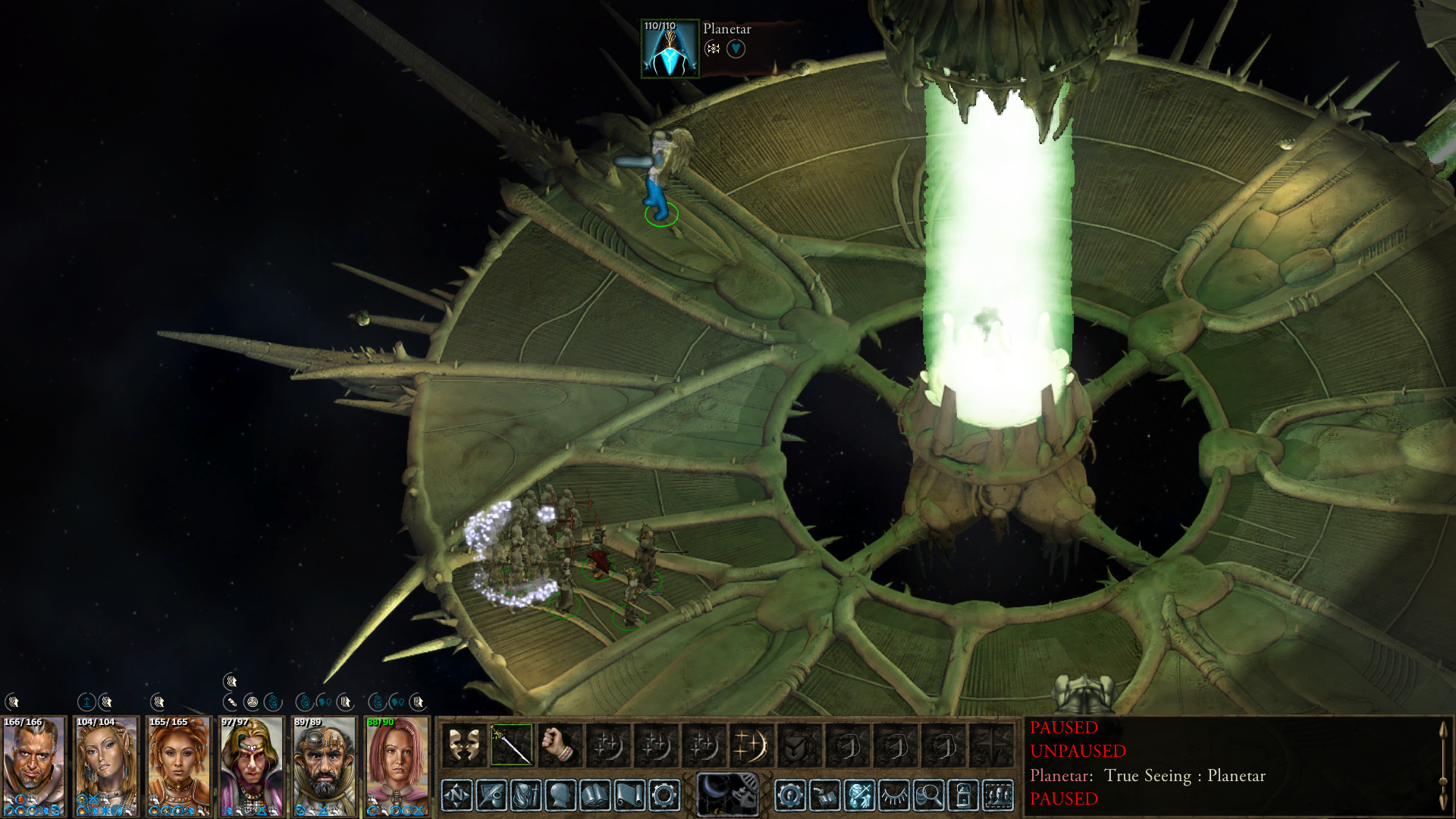Select the grey-bearded warrior party portrait
The width and height of the screenshot is (1456, 819).
(x=33, y=766)
